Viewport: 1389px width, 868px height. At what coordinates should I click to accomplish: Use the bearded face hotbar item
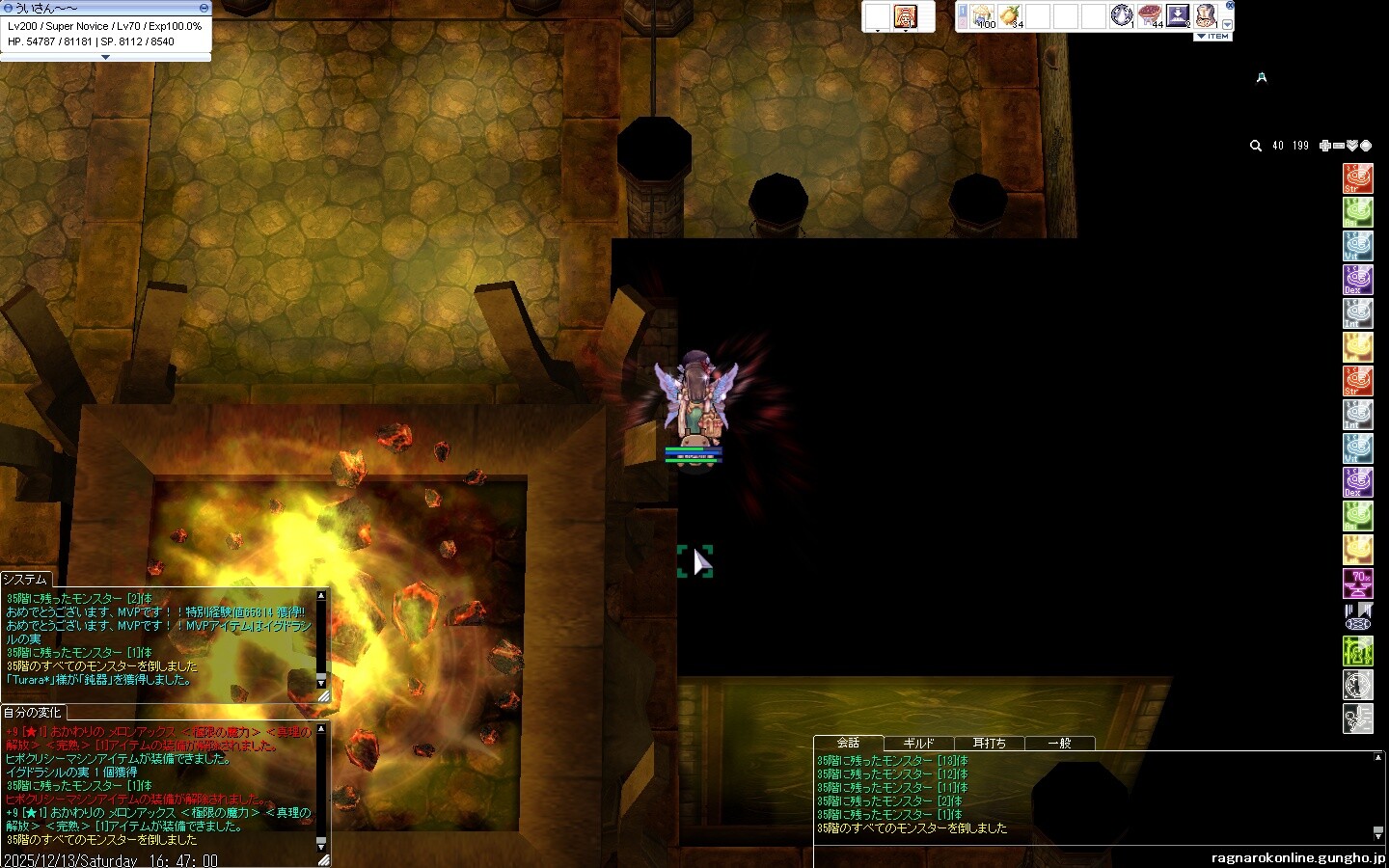(x=1206, y=15)
